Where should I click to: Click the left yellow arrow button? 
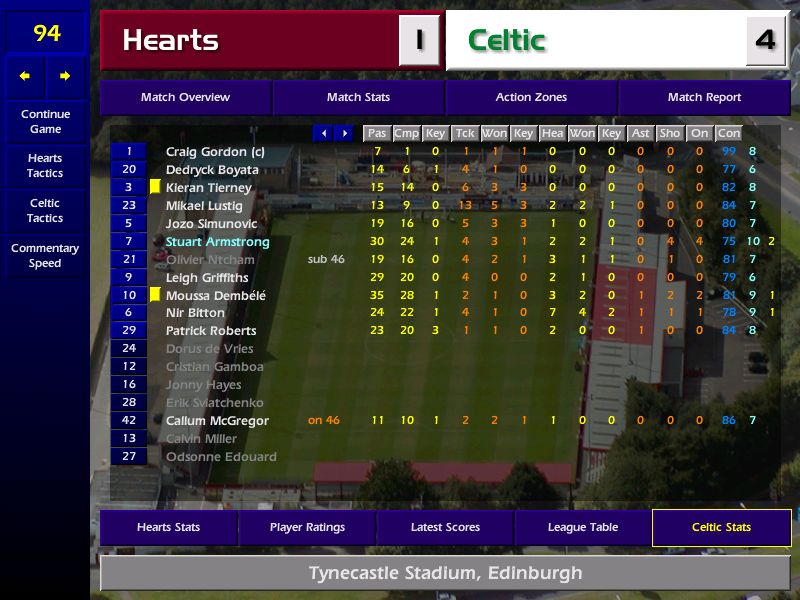click(25, 76)
